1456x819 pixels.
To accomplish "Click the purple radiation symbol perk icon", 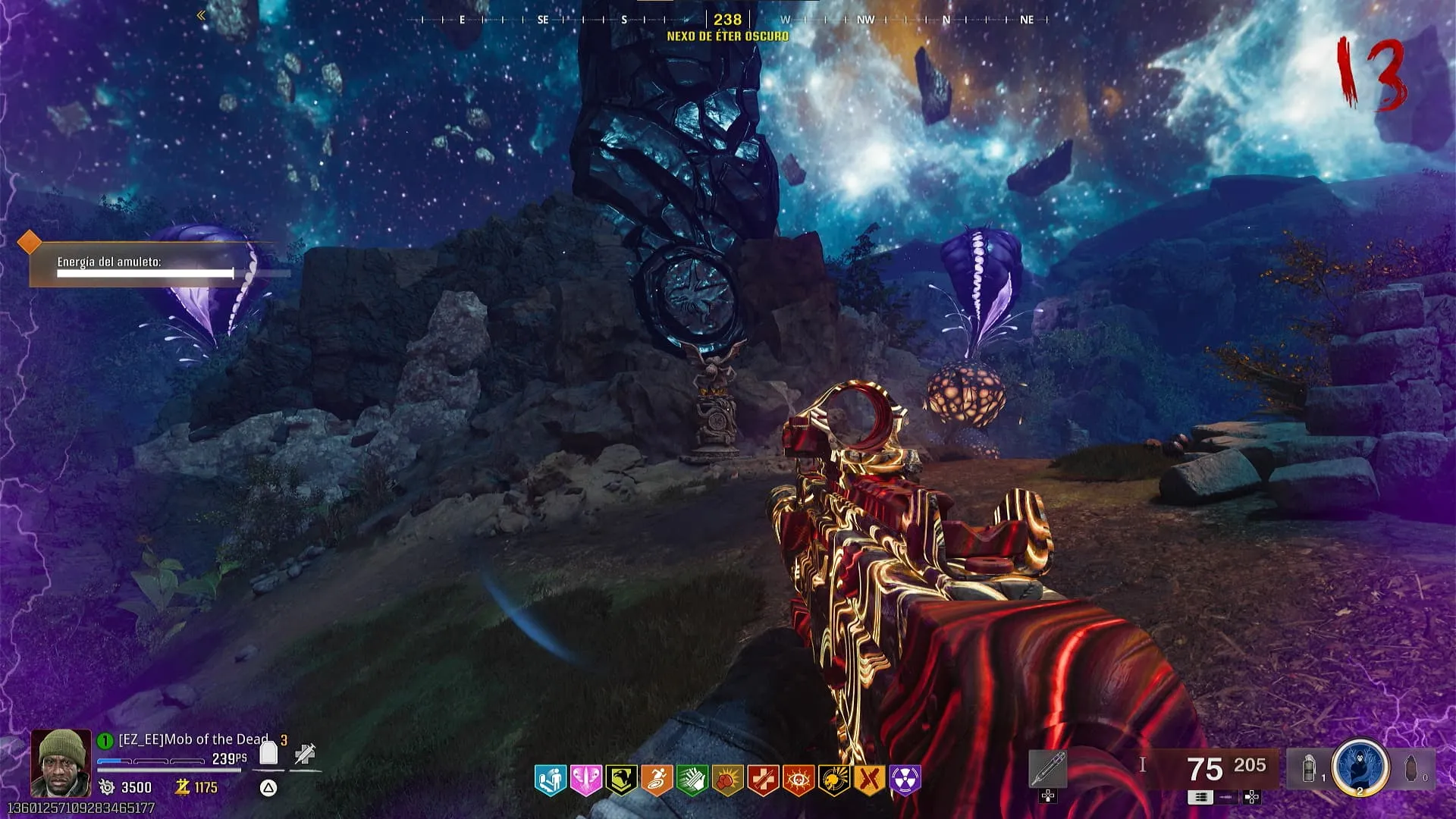I will 905,780.
